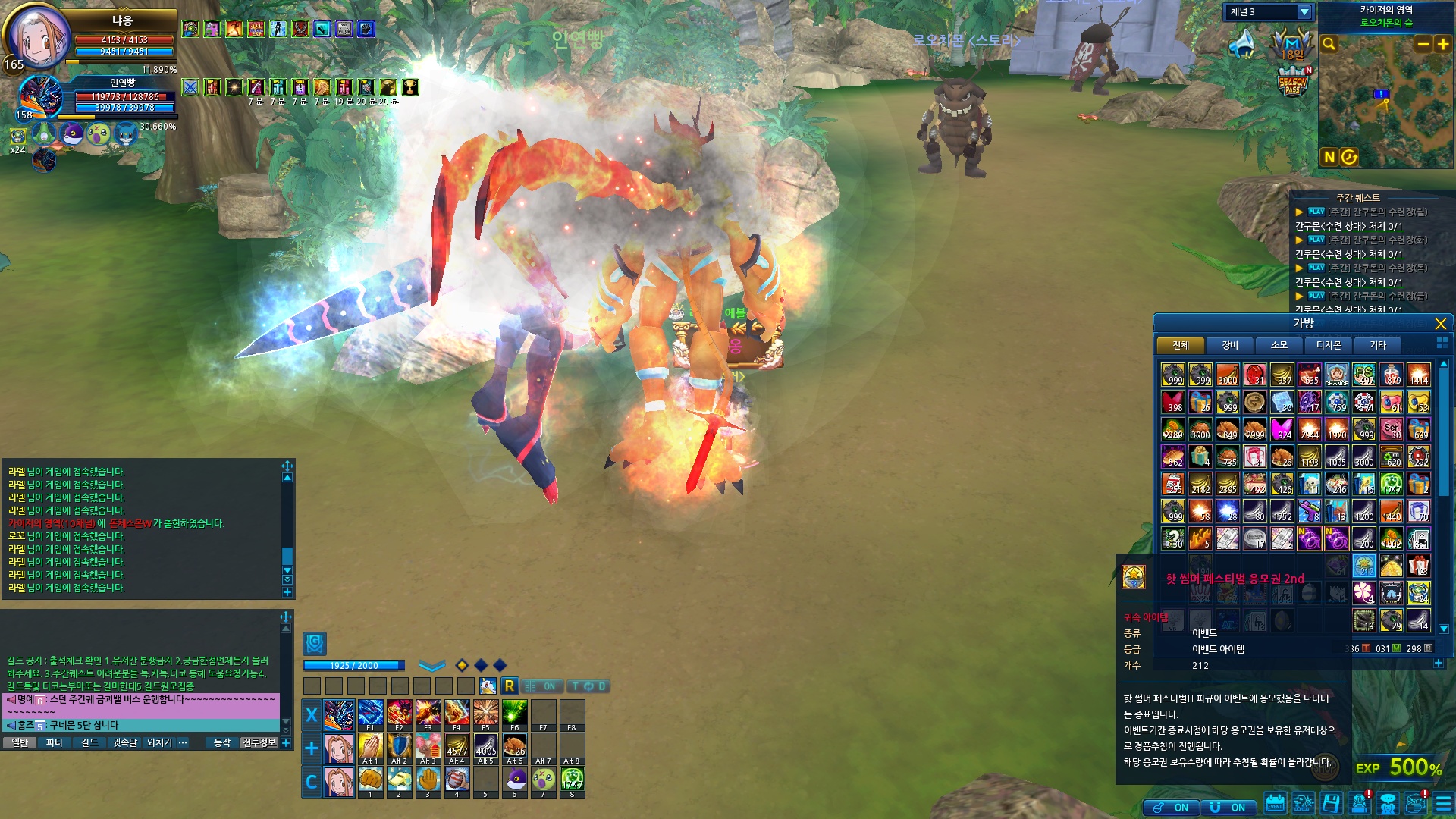Close the 가방 inventory window
The image size is (1456, 819).
1440,324
